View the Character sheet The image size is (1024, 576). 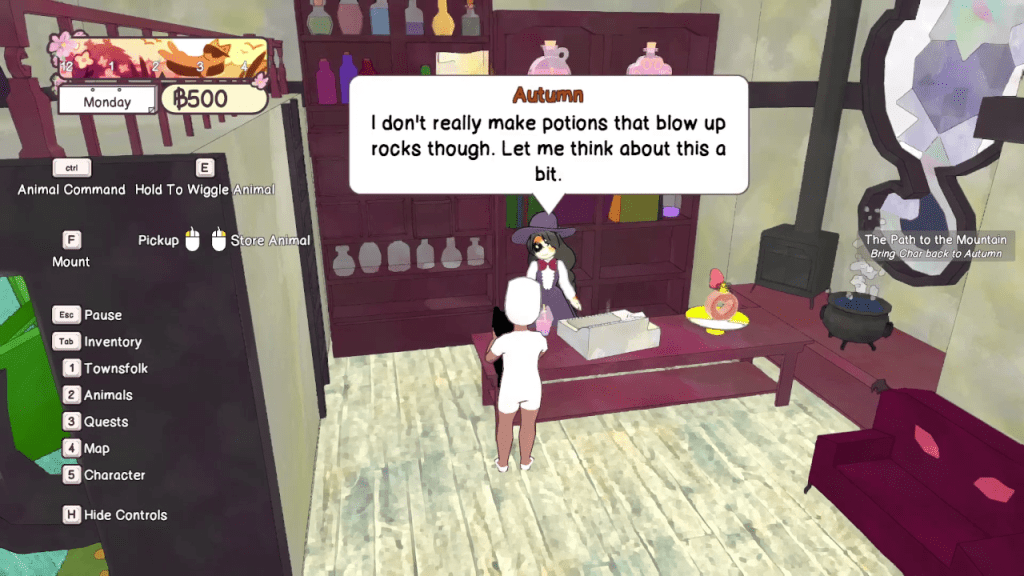coord(114,475)
